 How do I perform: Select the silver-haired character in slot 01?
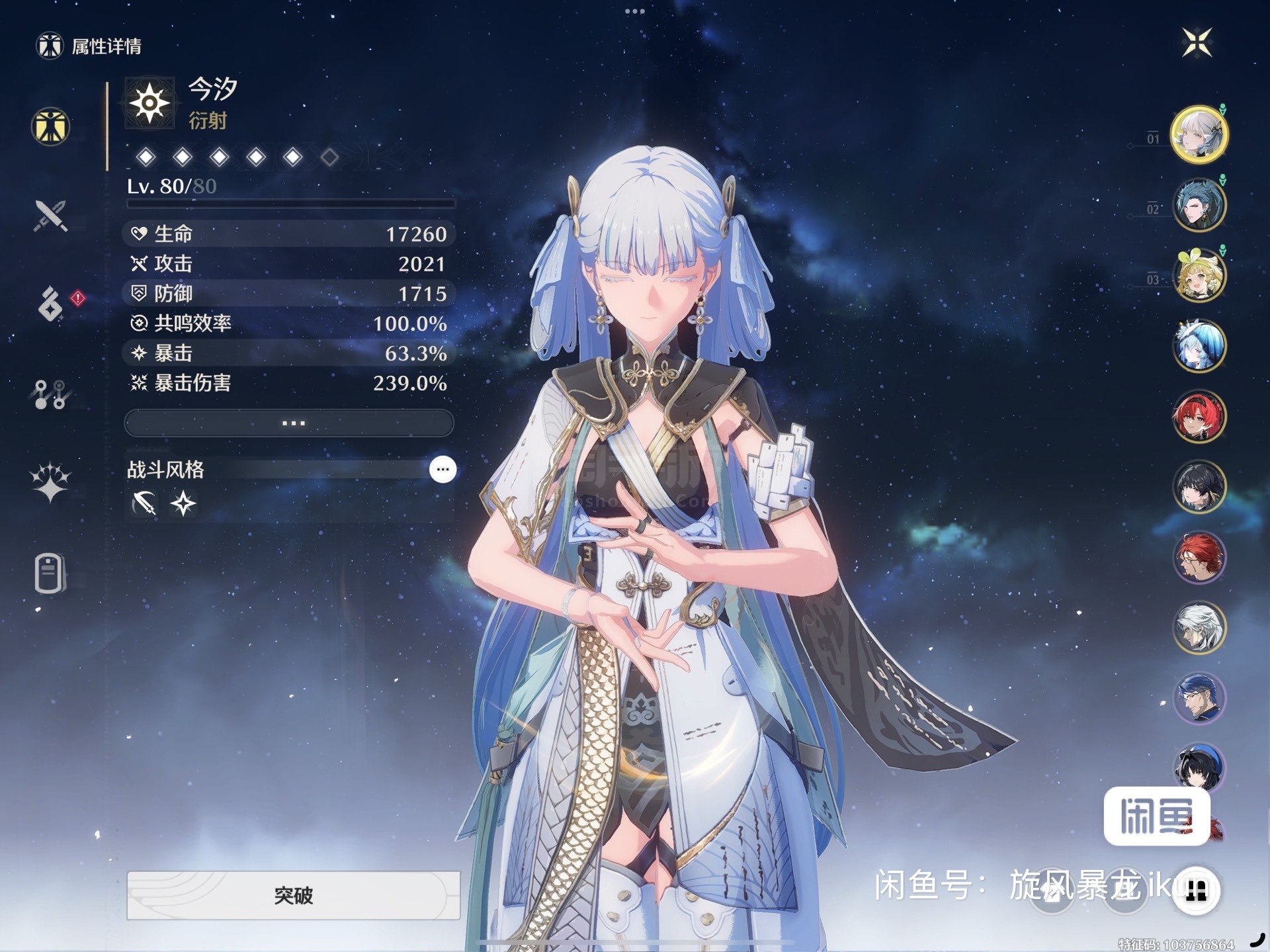click(1199, 134)
